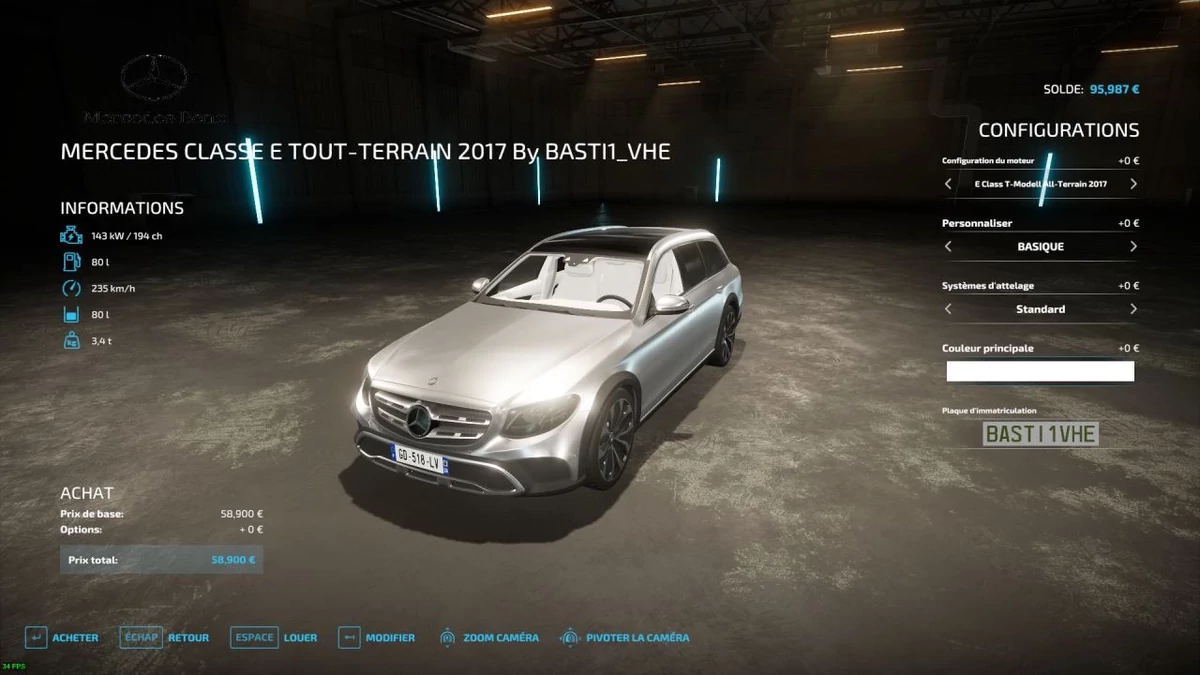This screenshot has height=675, width=1200.
Task: Choose next Personnaliser option arrow
Action: point(1133,246)
